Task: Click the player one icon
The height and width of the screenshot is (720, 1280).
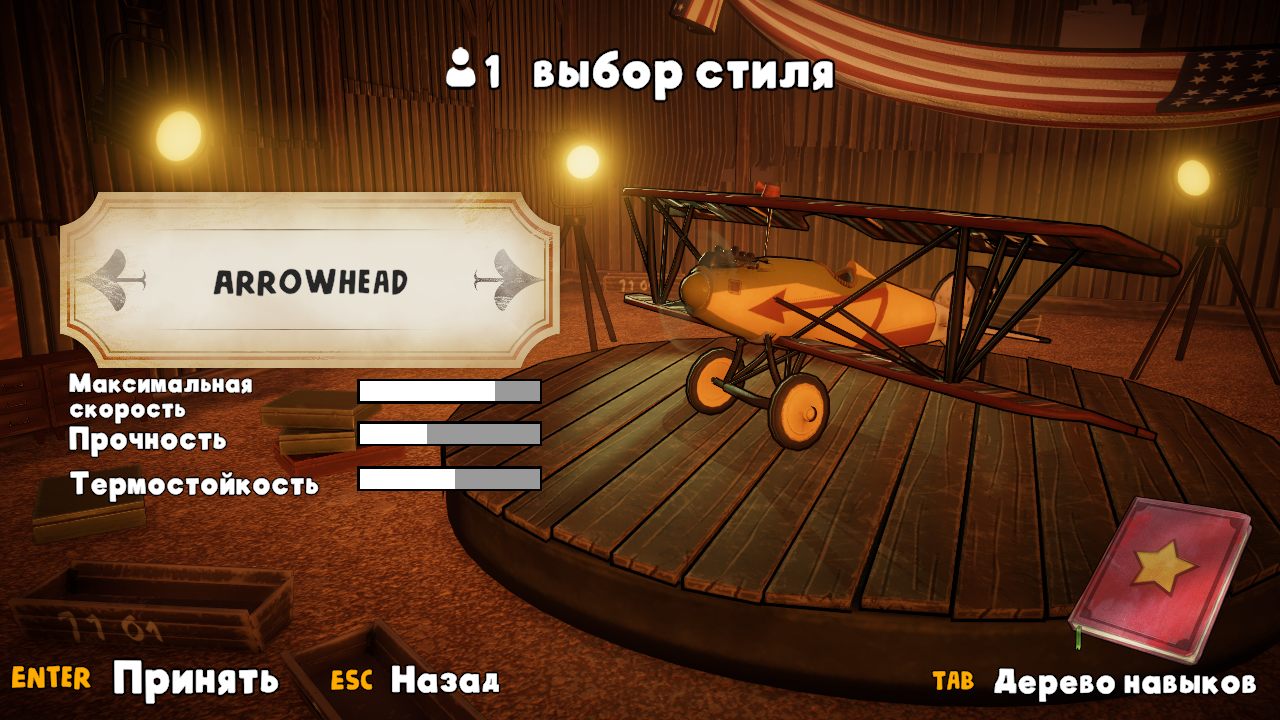Action: click(462, 69)
